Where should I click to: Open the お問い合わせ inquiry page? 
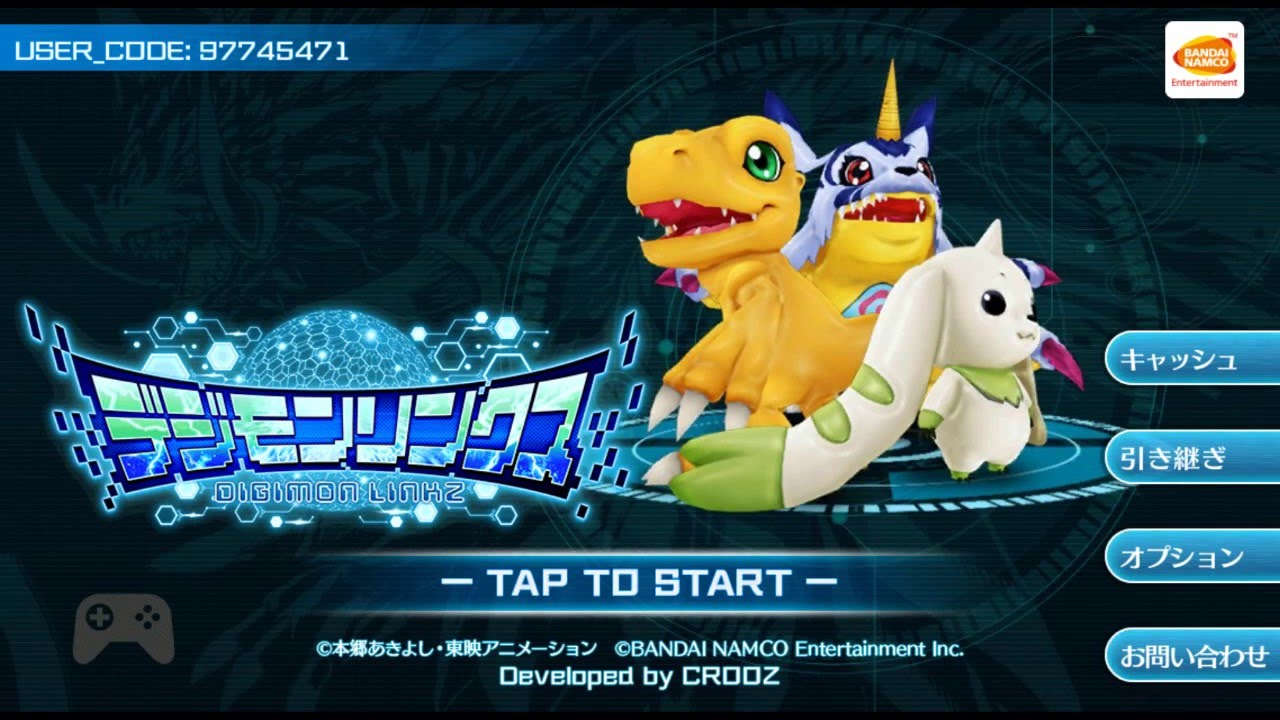coord(1192,657)
